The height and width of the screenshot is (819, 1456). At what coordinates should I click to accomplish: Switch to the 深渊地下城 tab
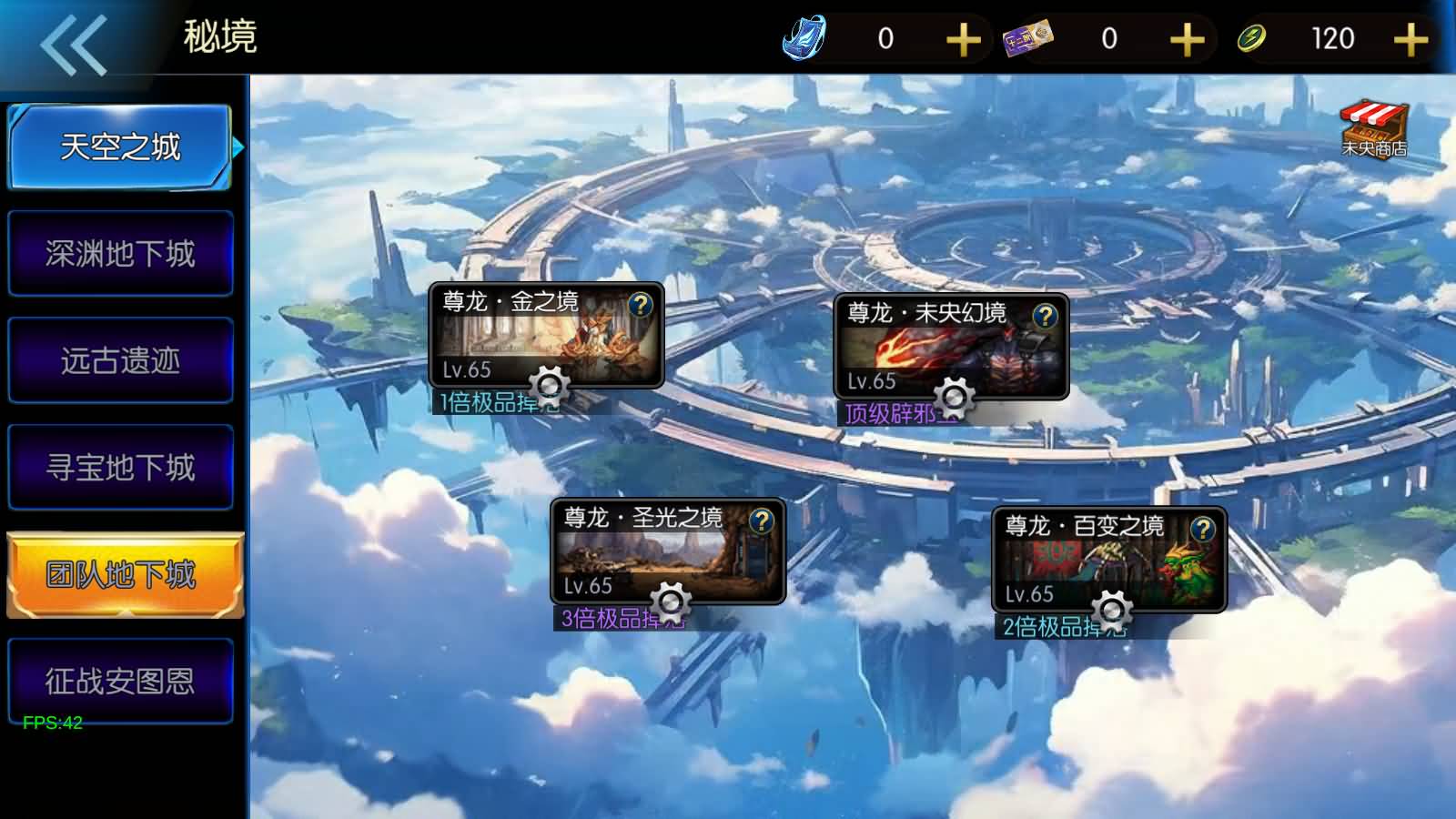pos(120,253)
